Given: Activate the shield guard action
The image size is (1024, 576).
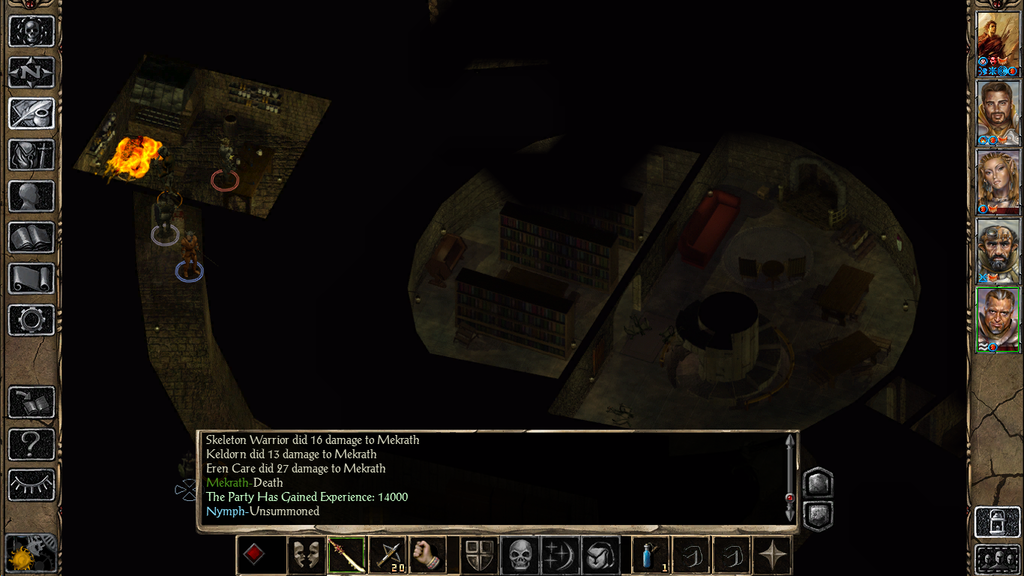Looking at the screenshot, I should tap(479, 555).
